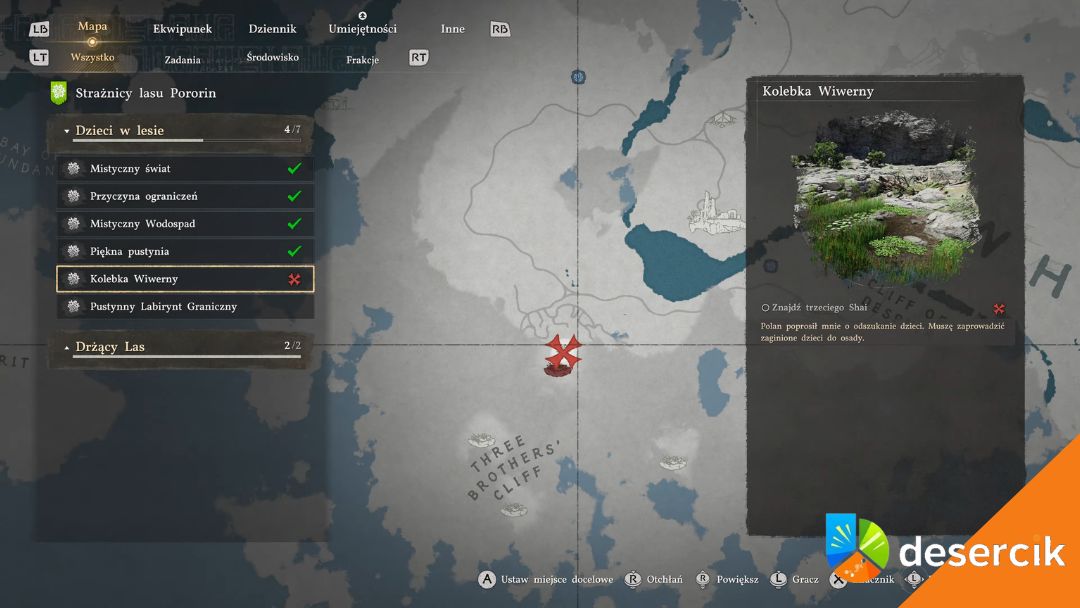The width and height of the screenshot is (1080, 608).
Task: Open the Inne tab
Action: tap(452, 29)
